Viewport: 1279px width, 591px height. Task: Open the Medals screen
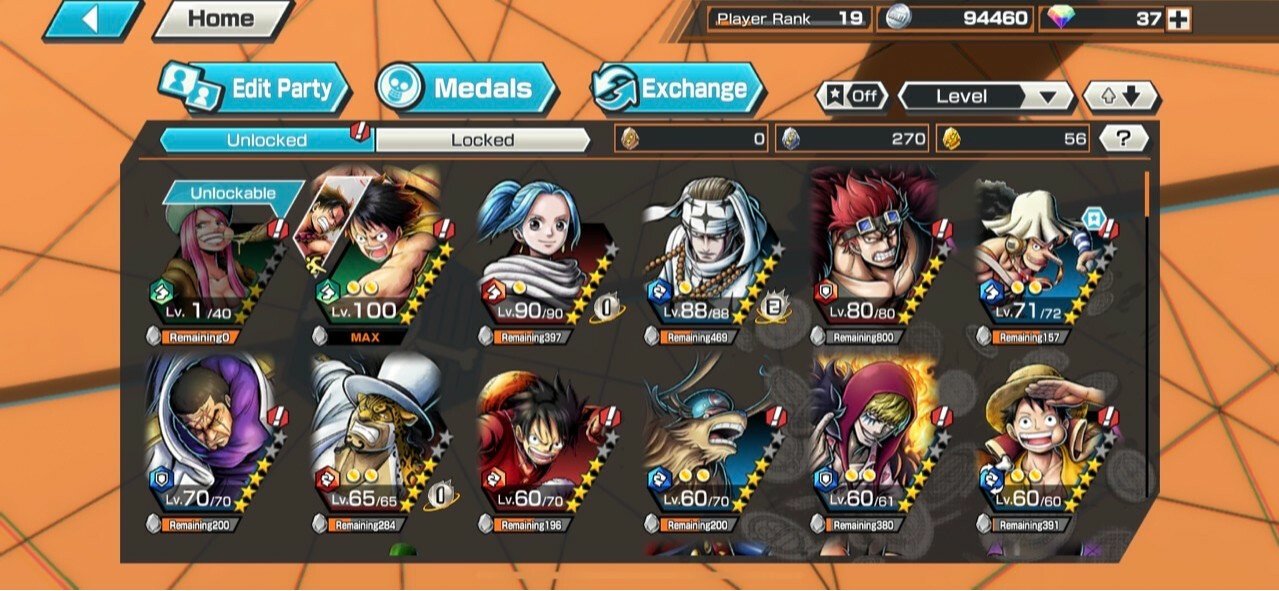coord(467,88)
